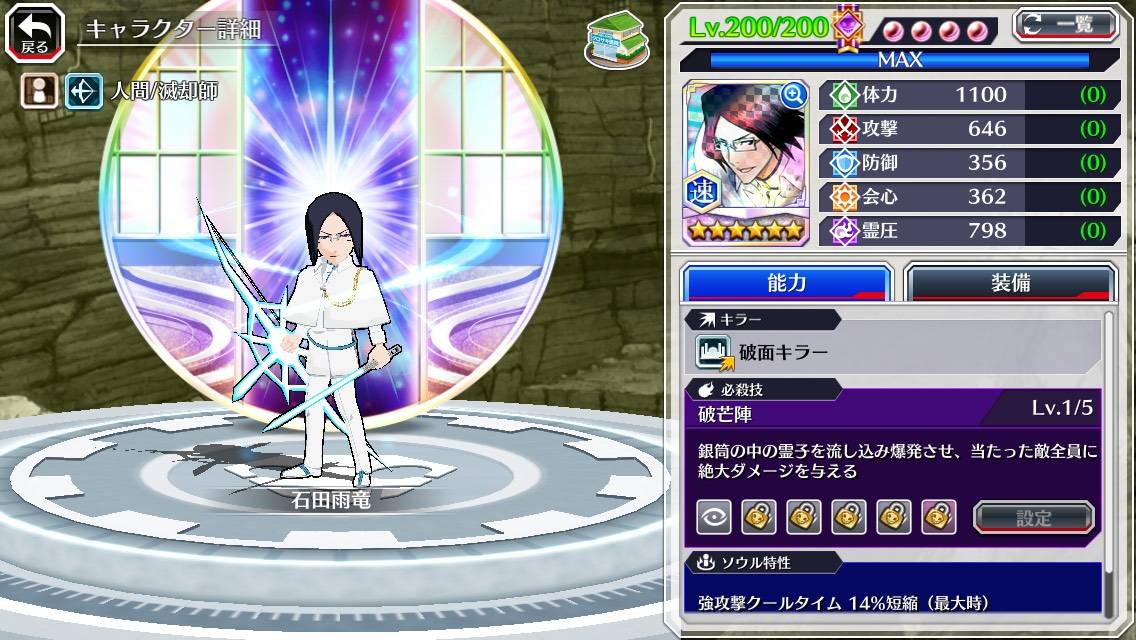Open the 一覧 character list
This screenshot has width=1136, height=640.
(1064, 24)
